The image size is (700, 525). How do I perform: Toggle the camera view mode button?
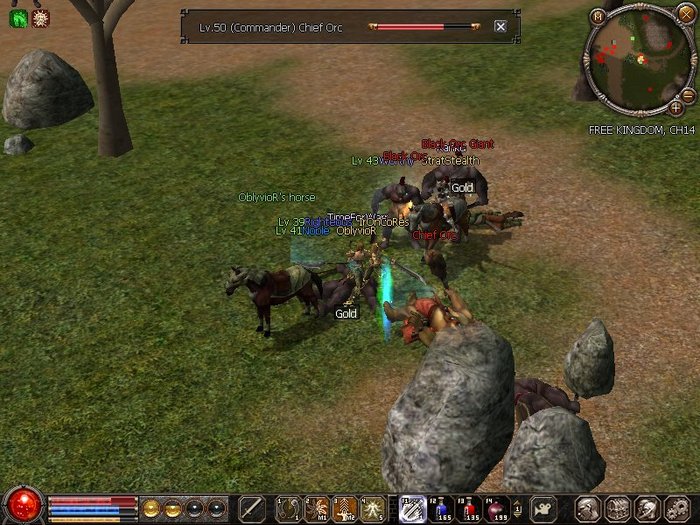coord(544,508)
